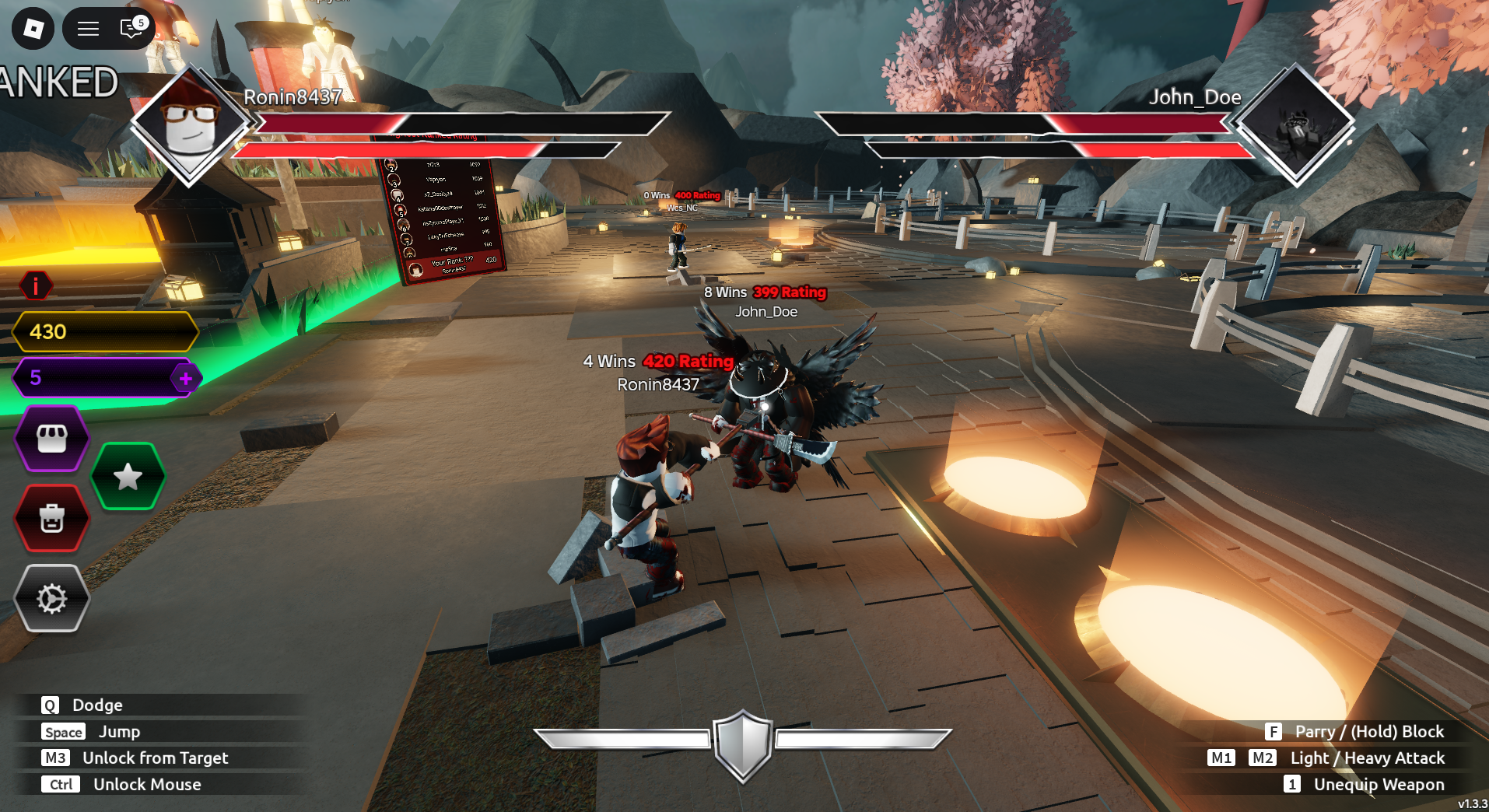Open the chat bubble with 5 notifications
The image size is (1489, 812).
coord(129,28)
